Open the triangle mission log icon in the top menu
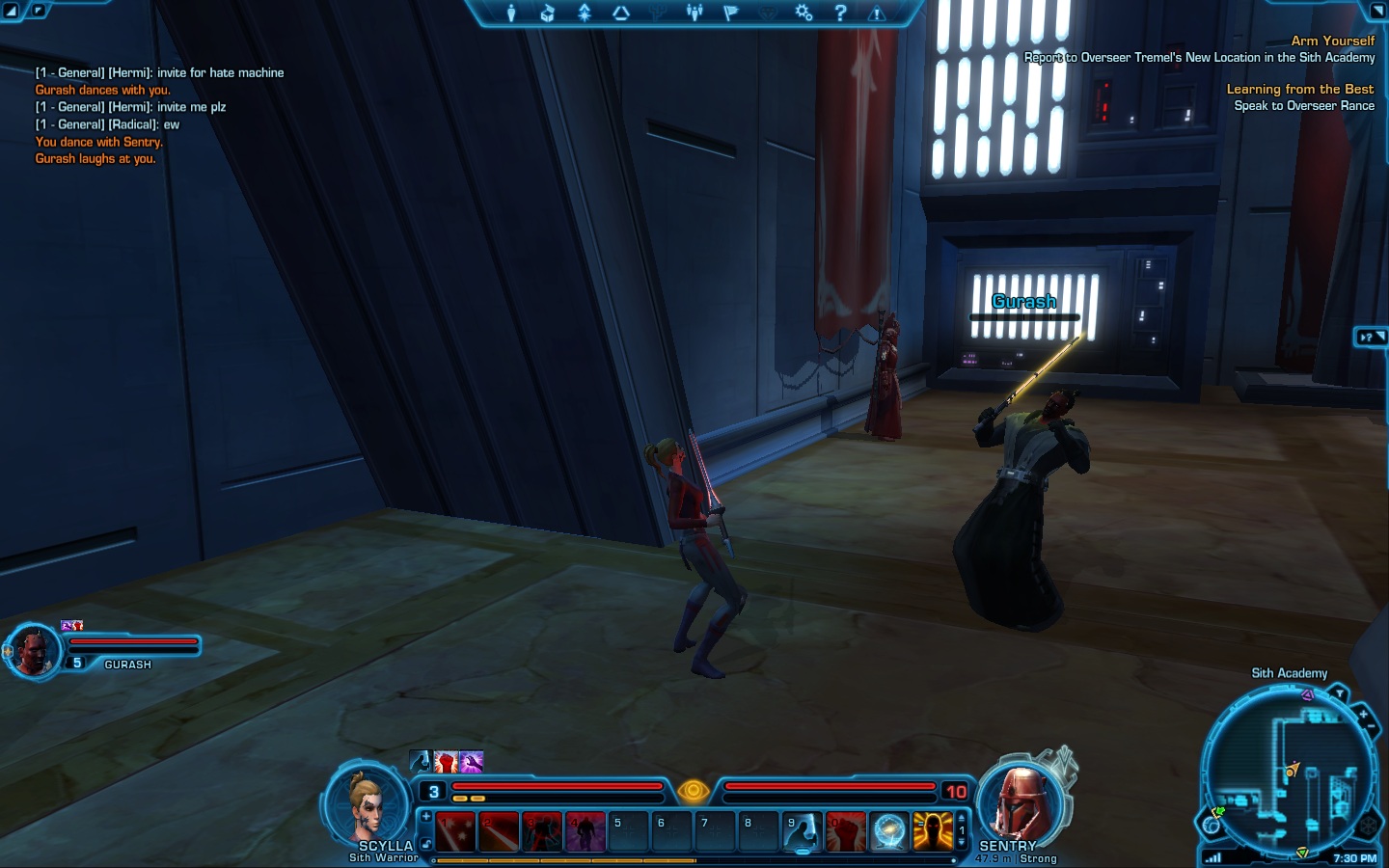The image size is (1389, 868). point(621,13)
